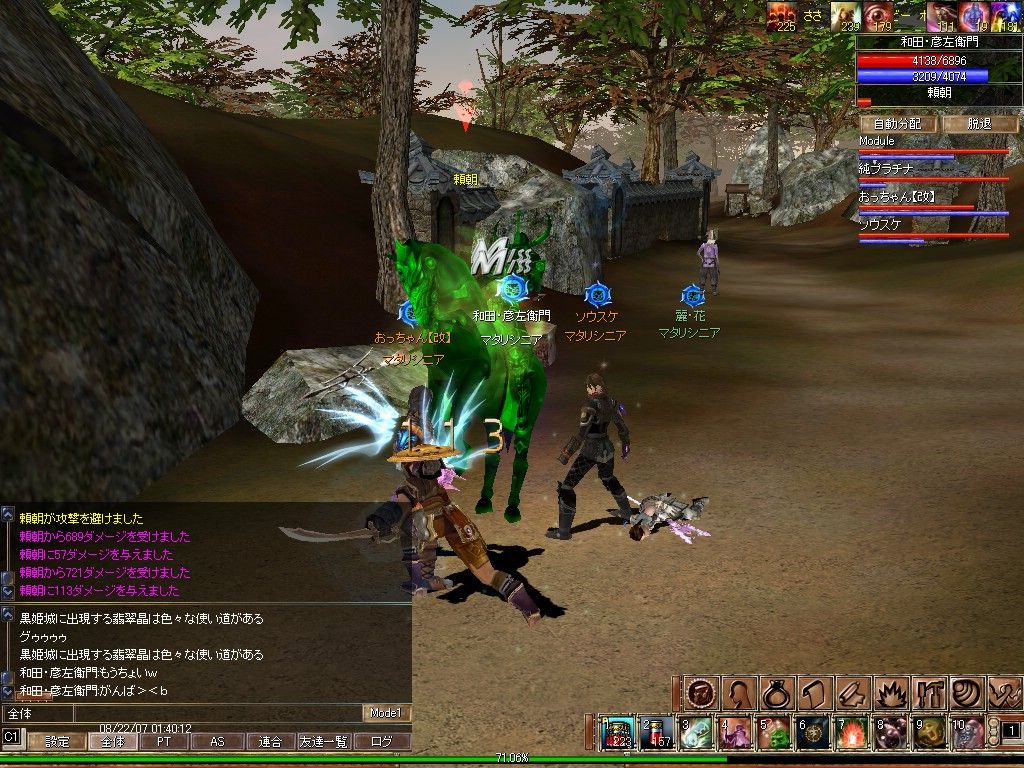Switch to the 連合 chat tab
The width and height of the screenshot is (1024, 768).
[270, 742]
